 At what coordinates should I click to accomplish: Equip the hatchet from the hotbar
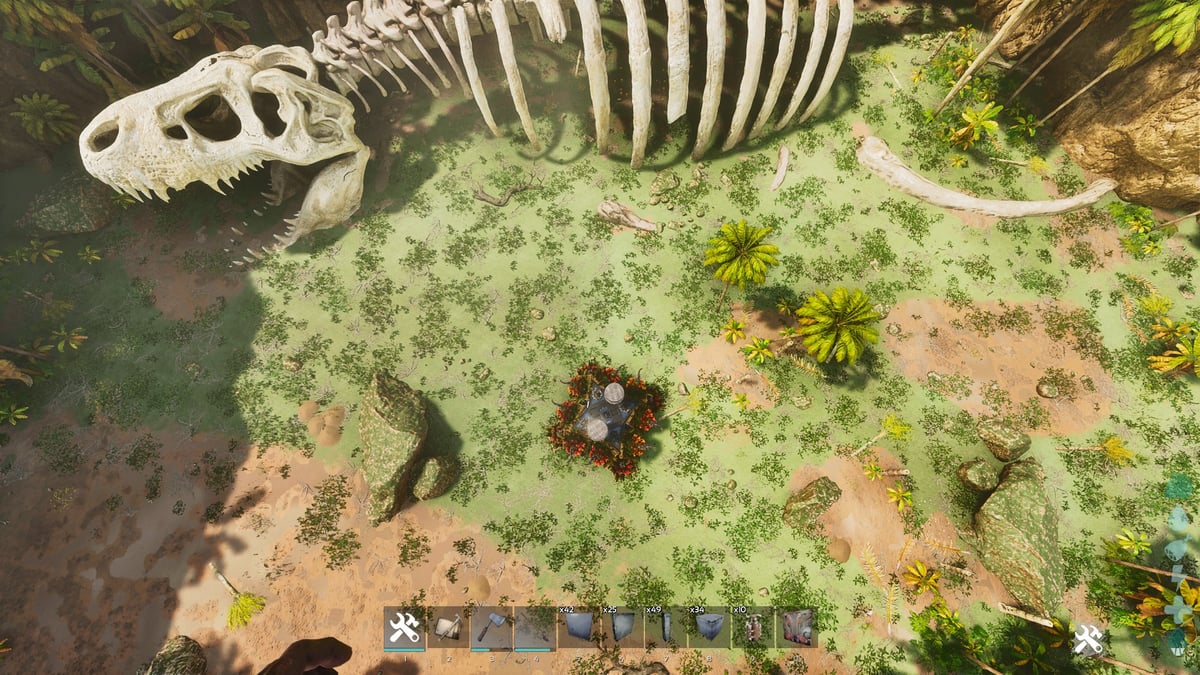[x=491, y=628]
